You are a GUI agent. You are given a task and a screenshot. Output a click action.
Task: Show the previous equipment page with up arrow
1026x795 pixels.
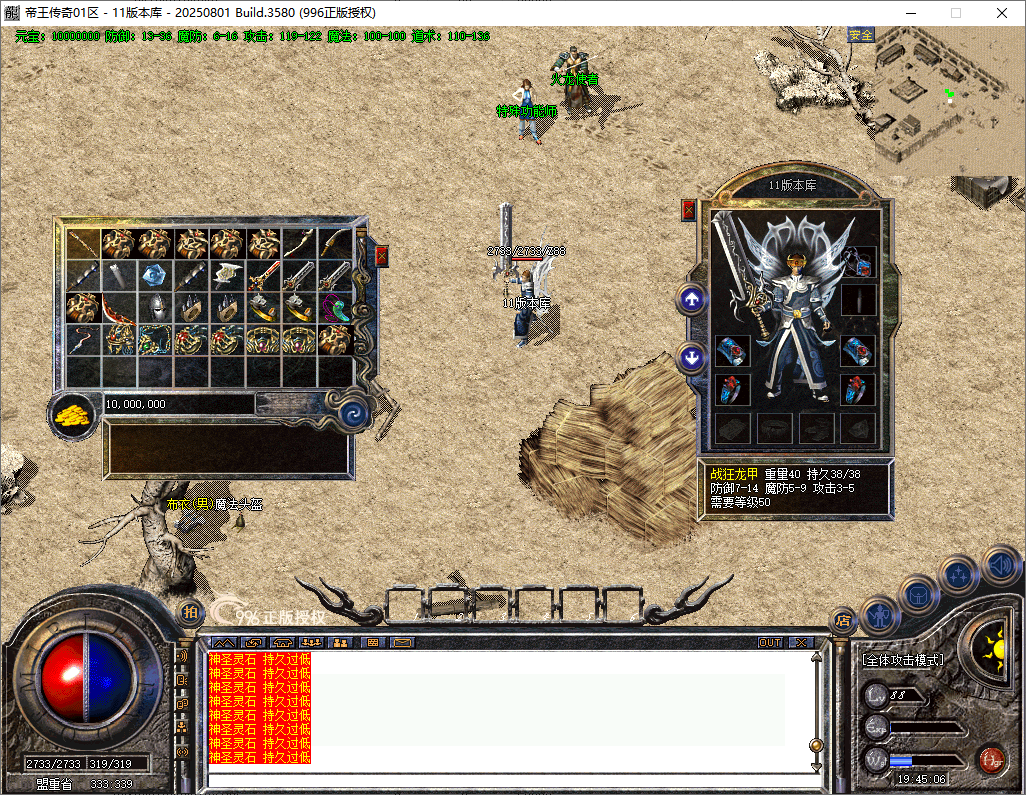click(691, 299)
